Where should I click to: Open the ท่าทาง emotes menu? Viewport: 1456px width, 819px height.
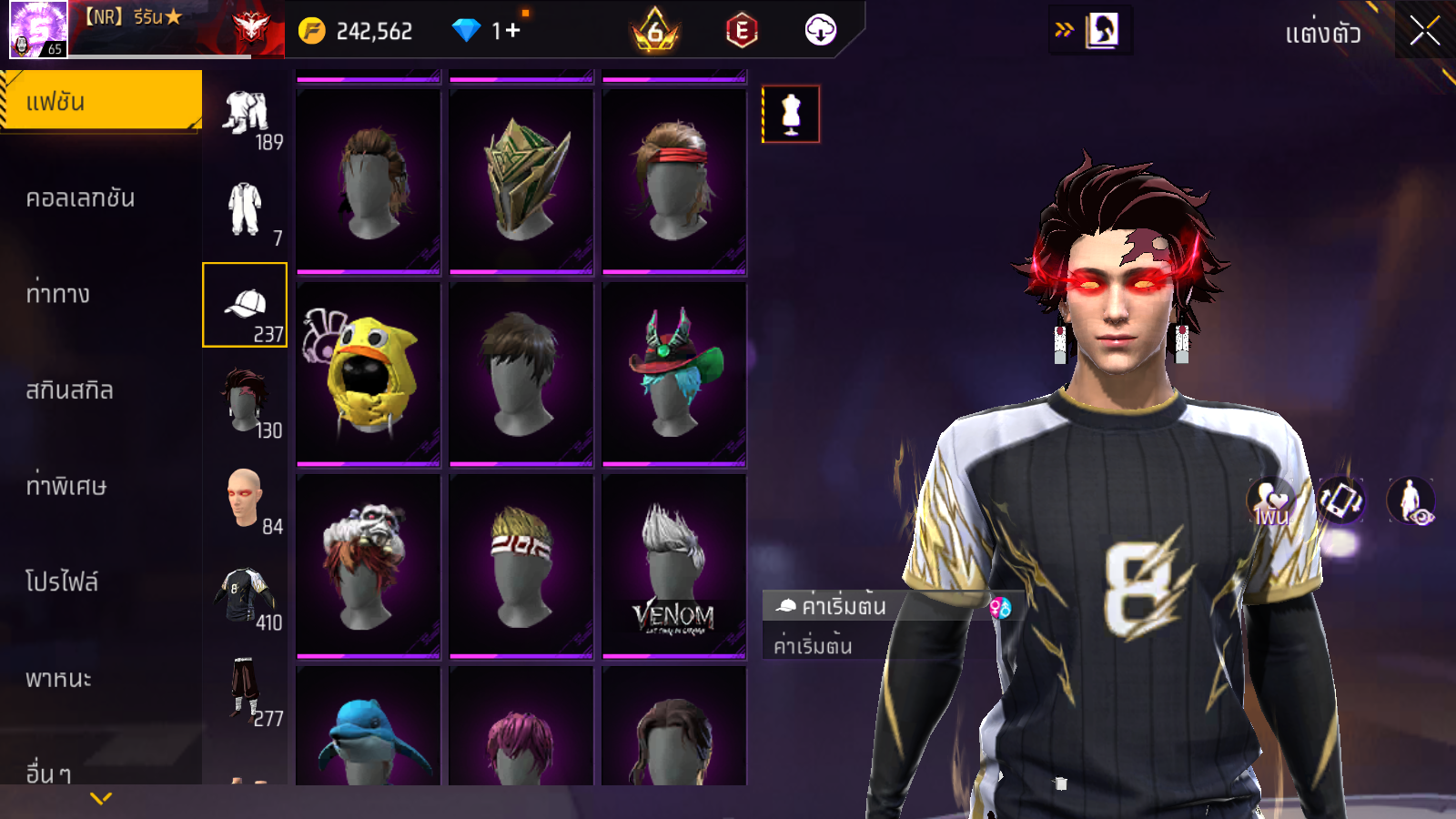click(58, 294)
